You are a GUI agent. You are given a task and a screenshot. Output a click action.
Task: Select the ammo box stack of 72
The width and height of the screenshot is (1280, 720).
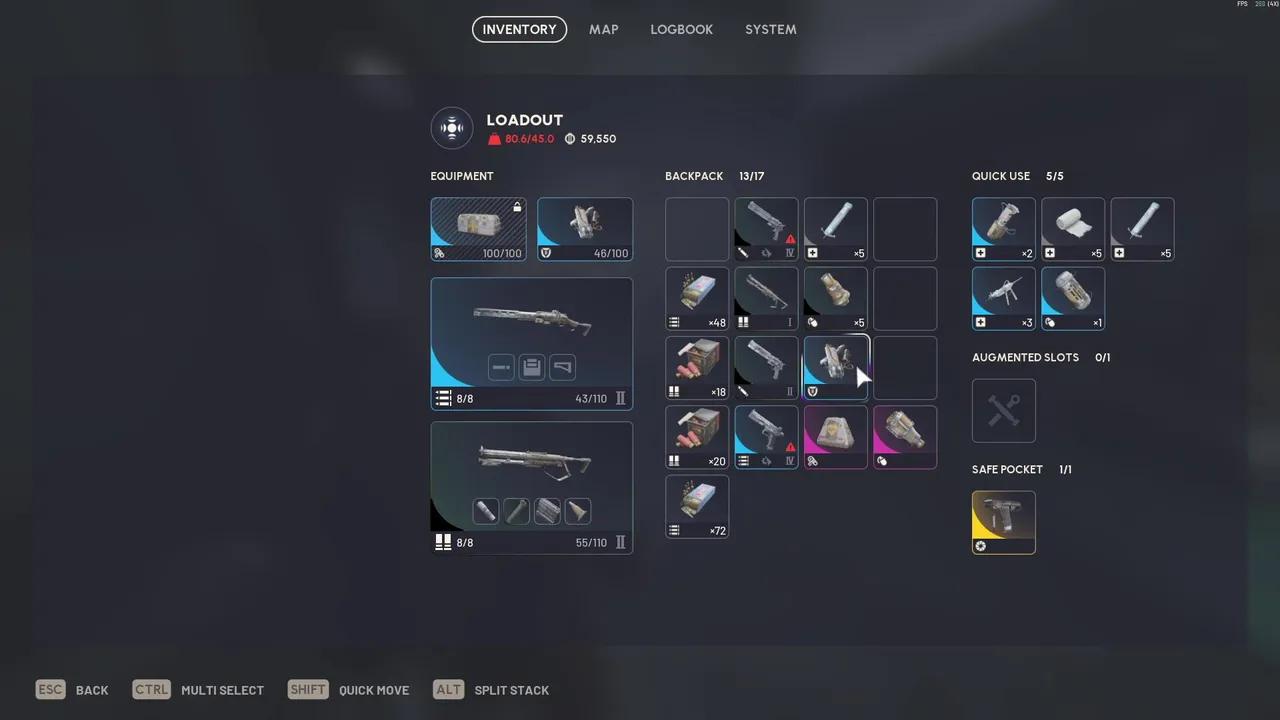point(697,506)
